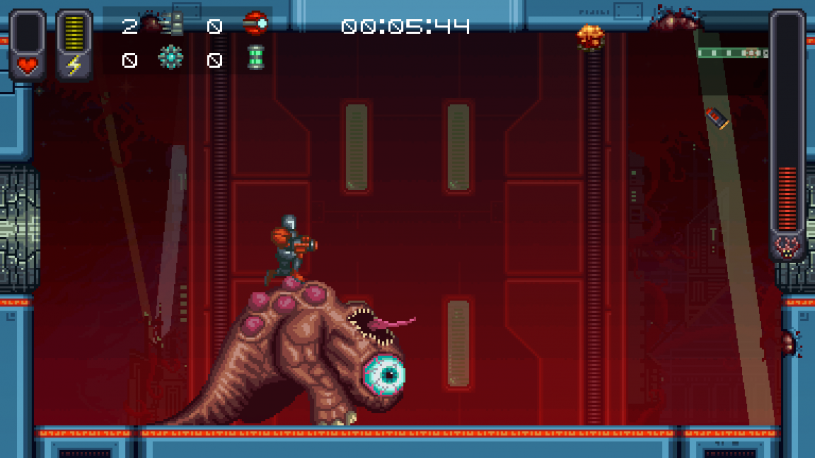Click the red heart health icon

(27, 66)
